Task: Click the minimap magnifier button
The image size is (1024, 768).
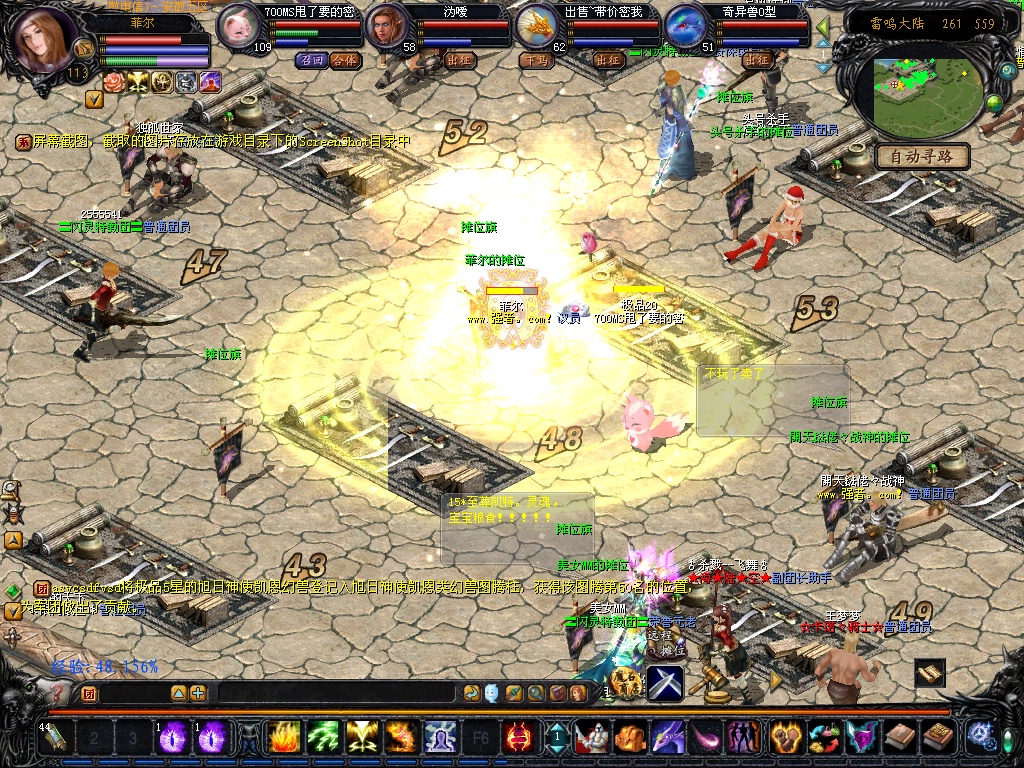Action: click(x=1007, y=71)
